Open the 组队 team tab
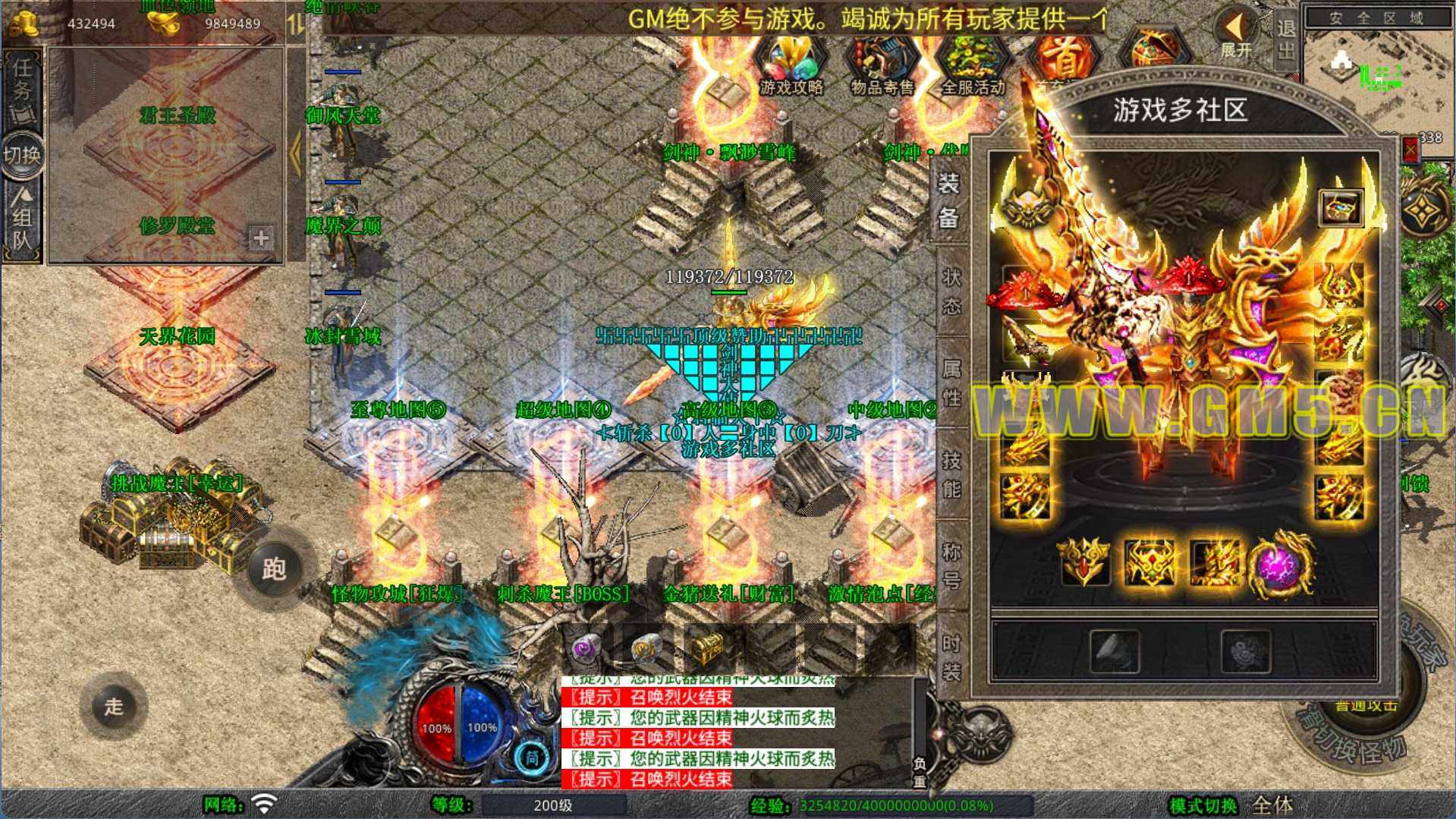The height and width of the screenshot is (819, 1456). tap(21, 220)
